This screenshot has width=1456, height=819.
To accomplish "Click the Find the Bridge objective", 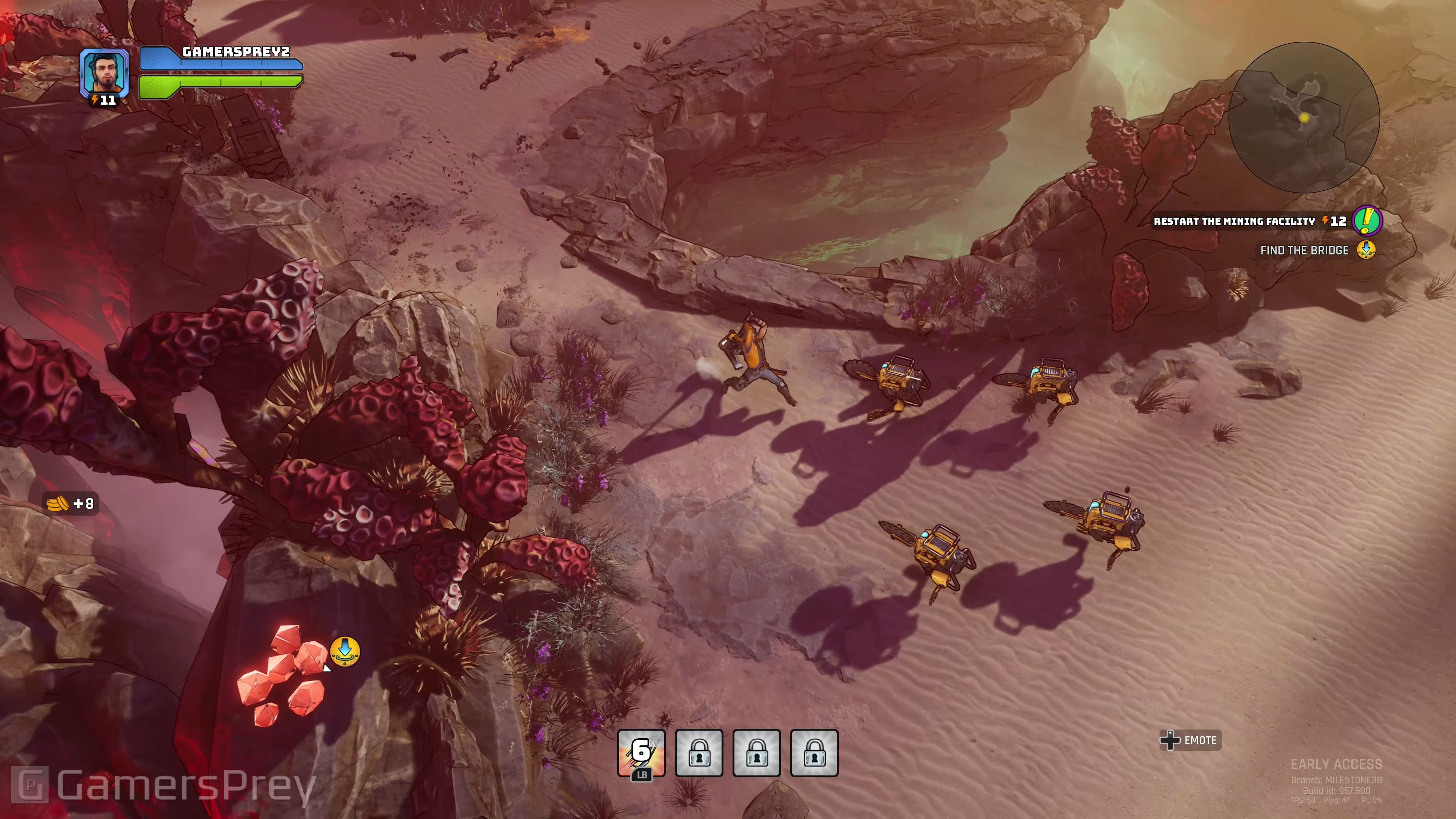I will (x=1304, y=250).
